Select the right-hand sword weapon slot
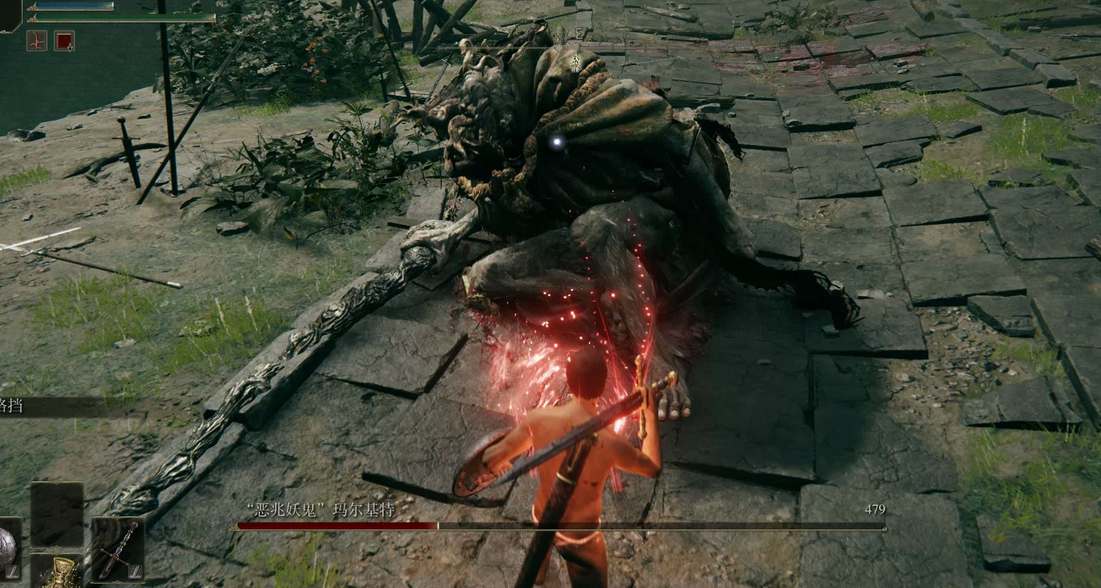The image size is (1101, 588). click(117, 549)
